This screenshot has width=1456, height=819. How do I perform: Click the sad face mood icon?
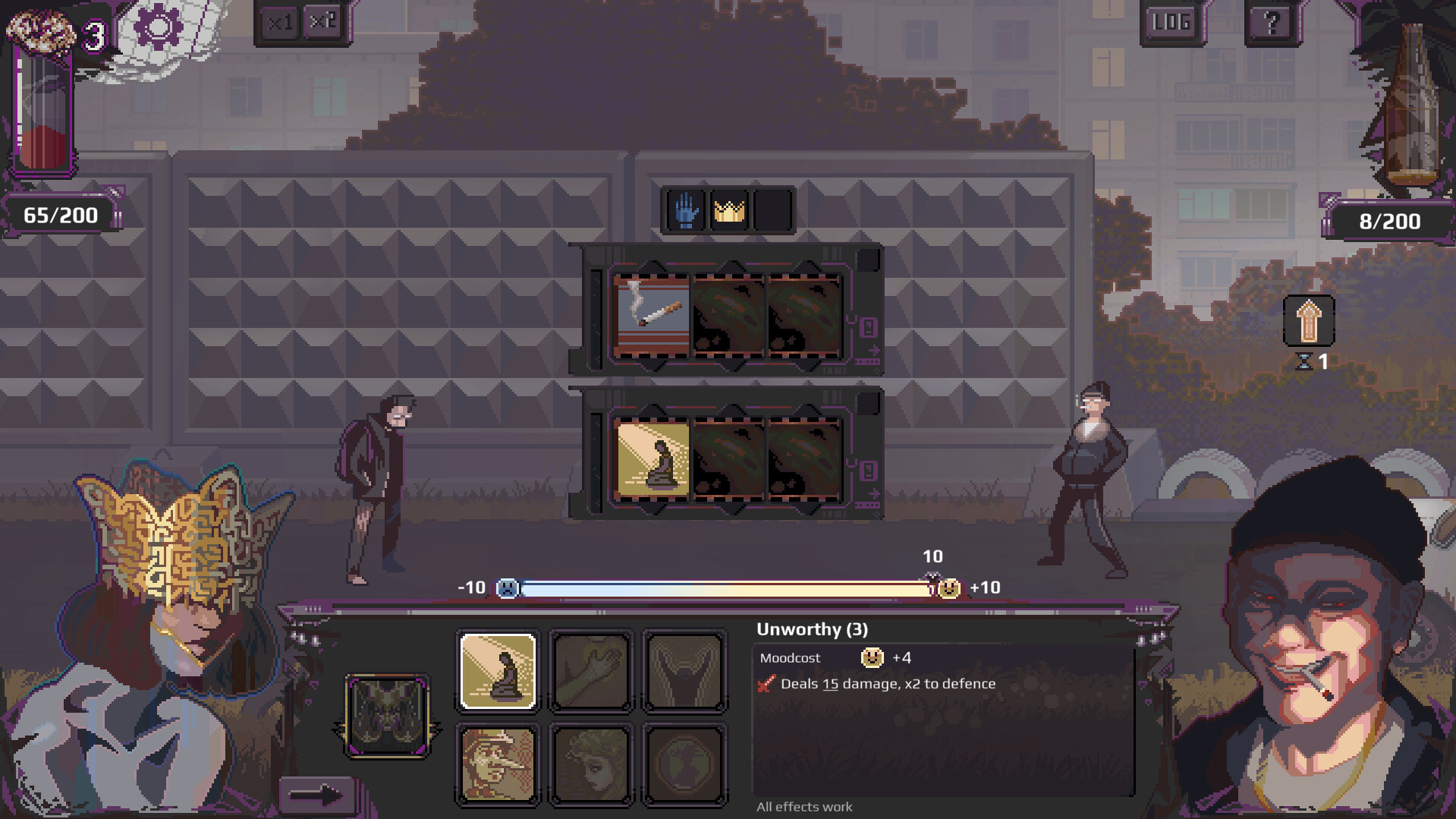point(507,587)
